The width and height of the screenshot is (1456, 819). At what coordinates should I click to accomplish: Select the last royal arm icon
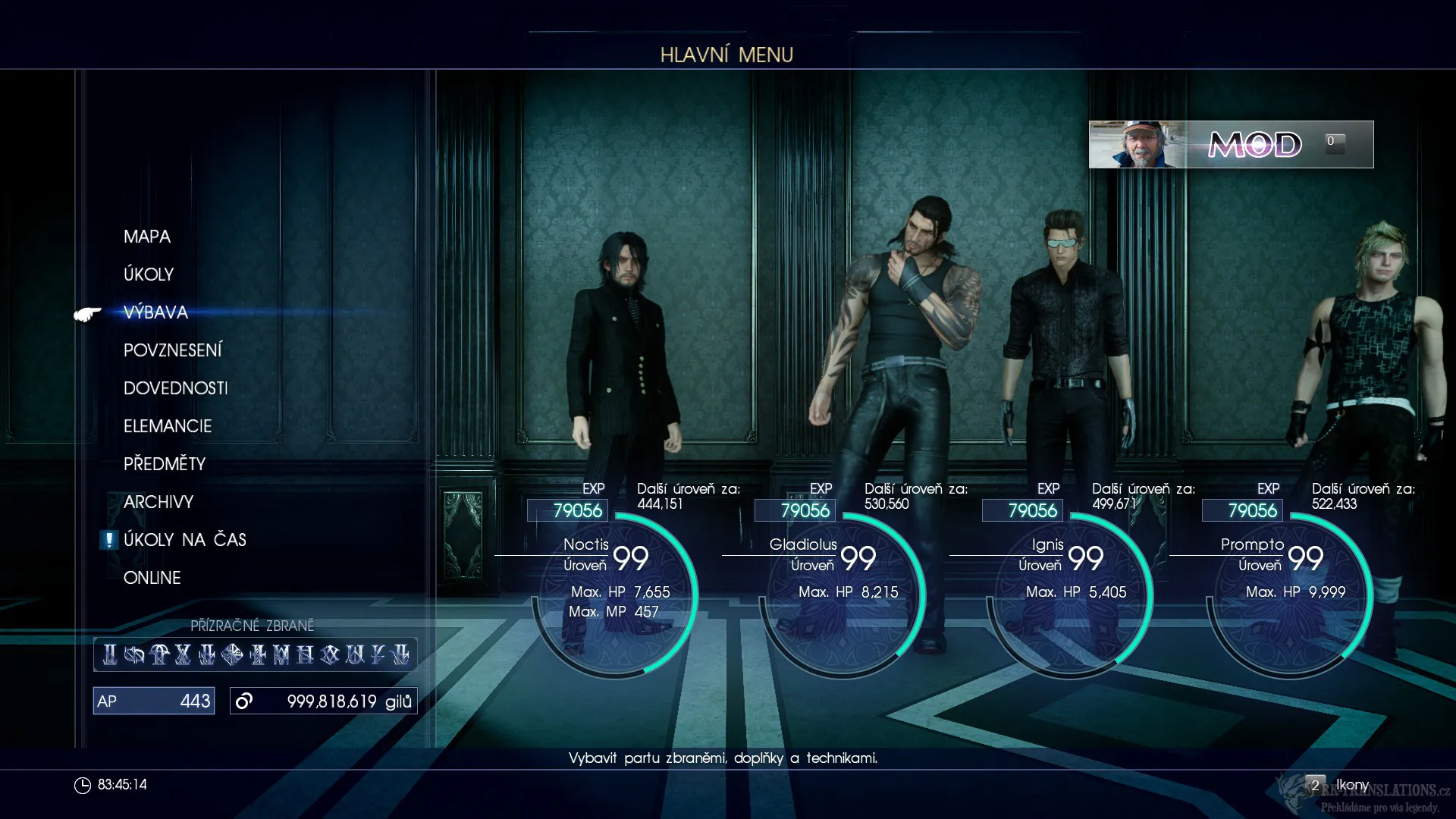(402, 654)
